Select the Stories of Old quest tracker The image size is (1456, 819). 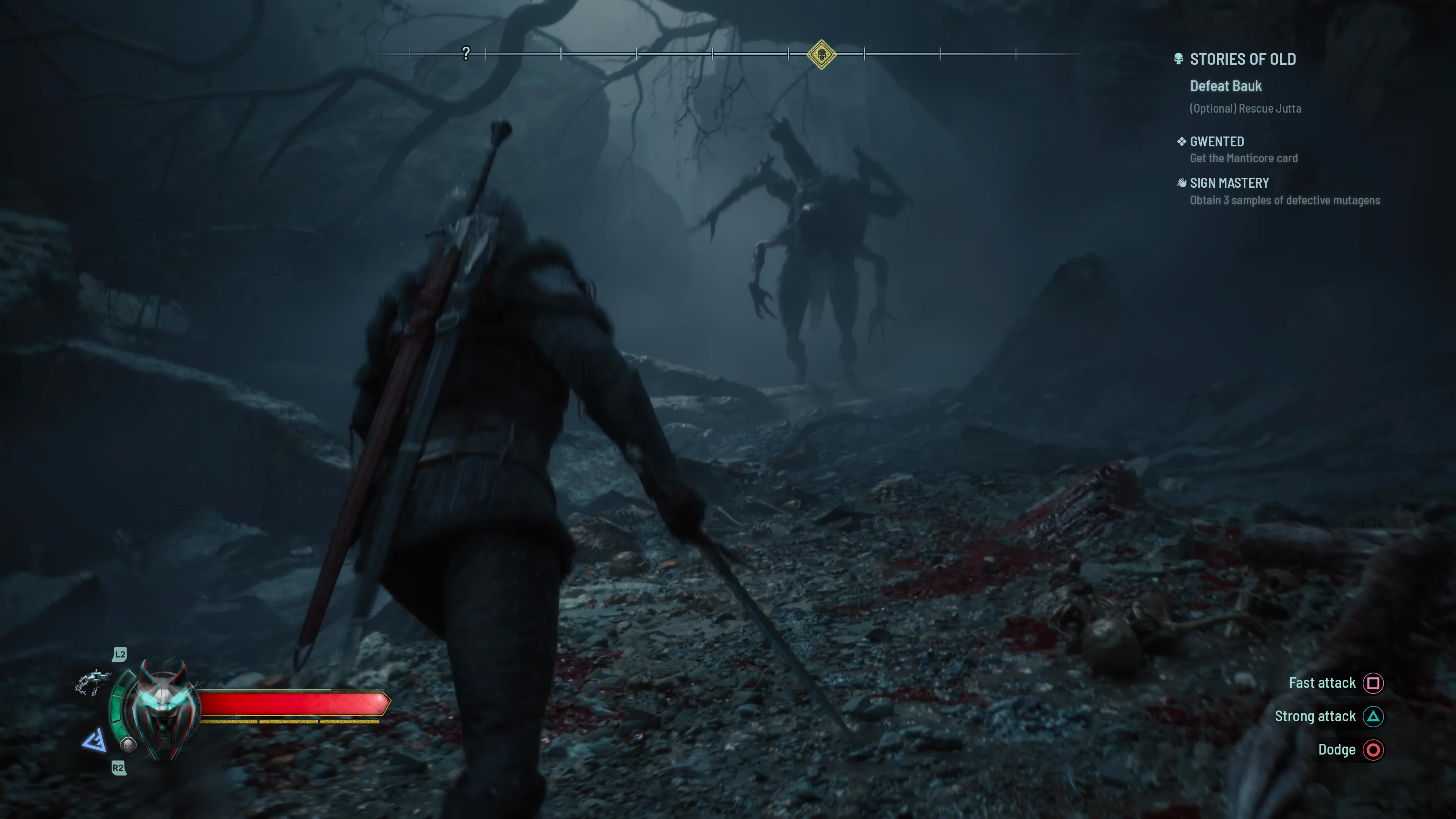(x=1243, y=60)
